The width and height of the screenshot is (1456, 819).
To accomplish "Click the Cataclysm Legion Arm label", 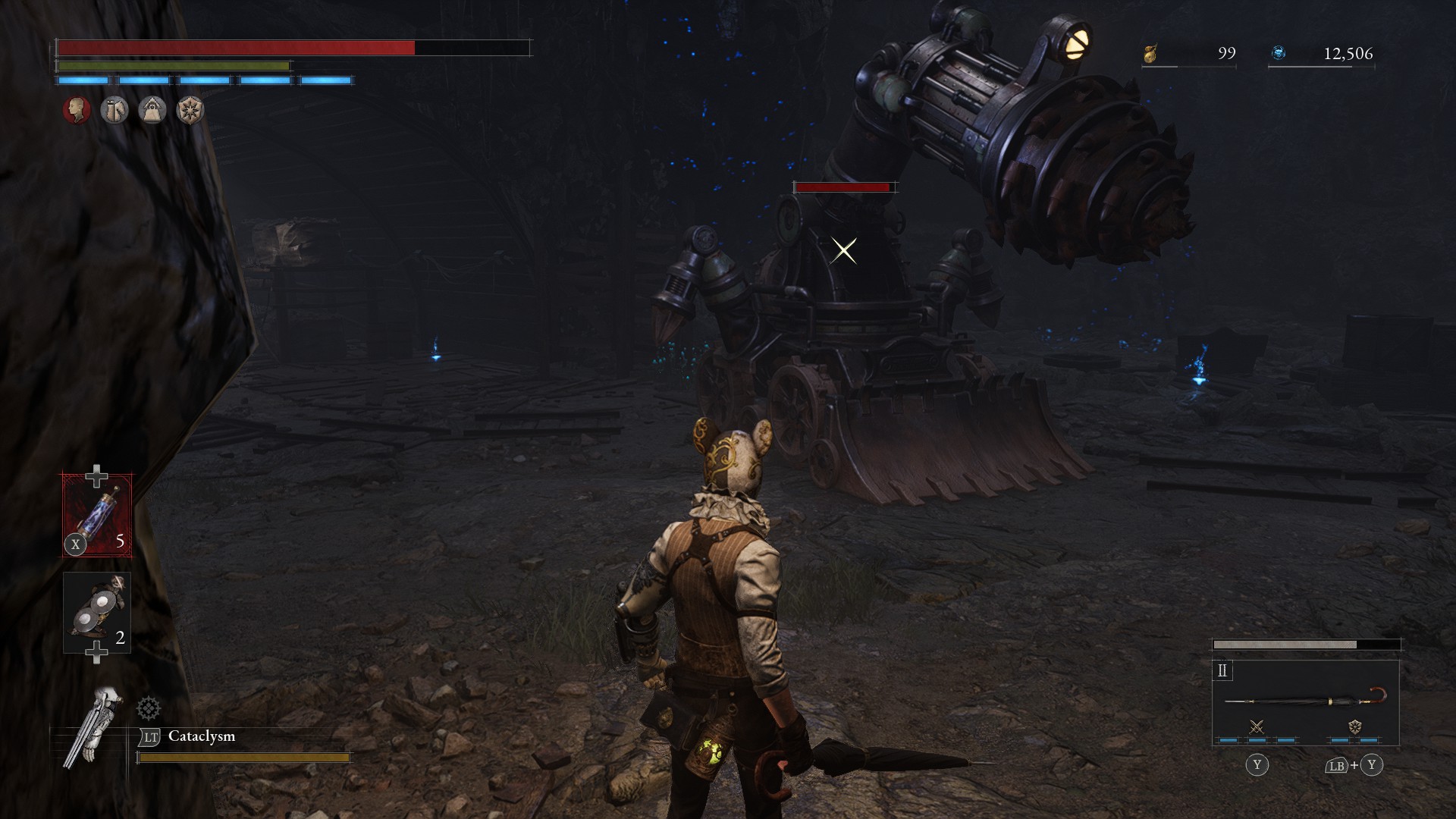I will point(202,736).
